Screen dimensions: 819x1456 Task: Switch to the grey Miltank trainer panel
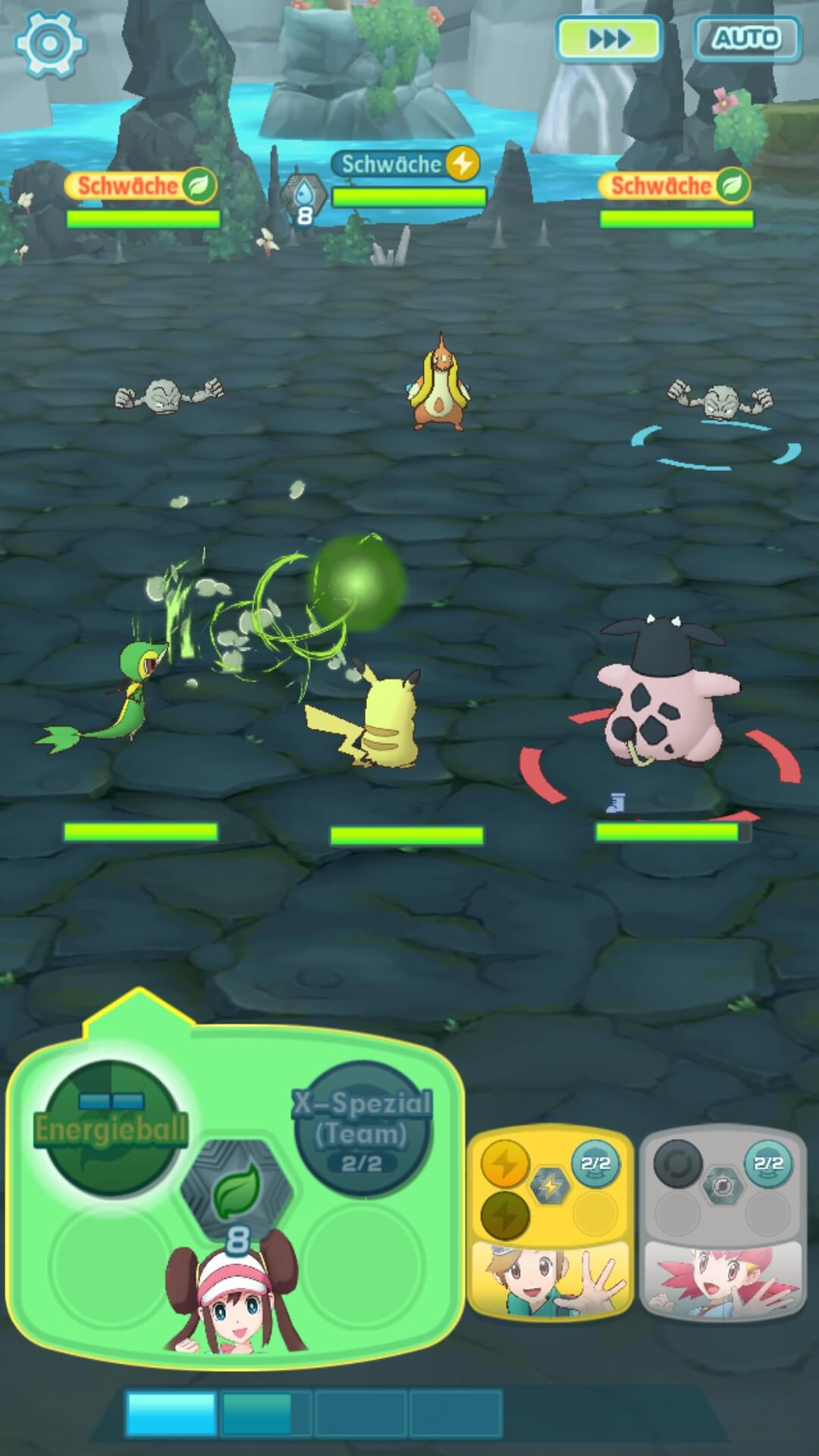coord(723,1221)
